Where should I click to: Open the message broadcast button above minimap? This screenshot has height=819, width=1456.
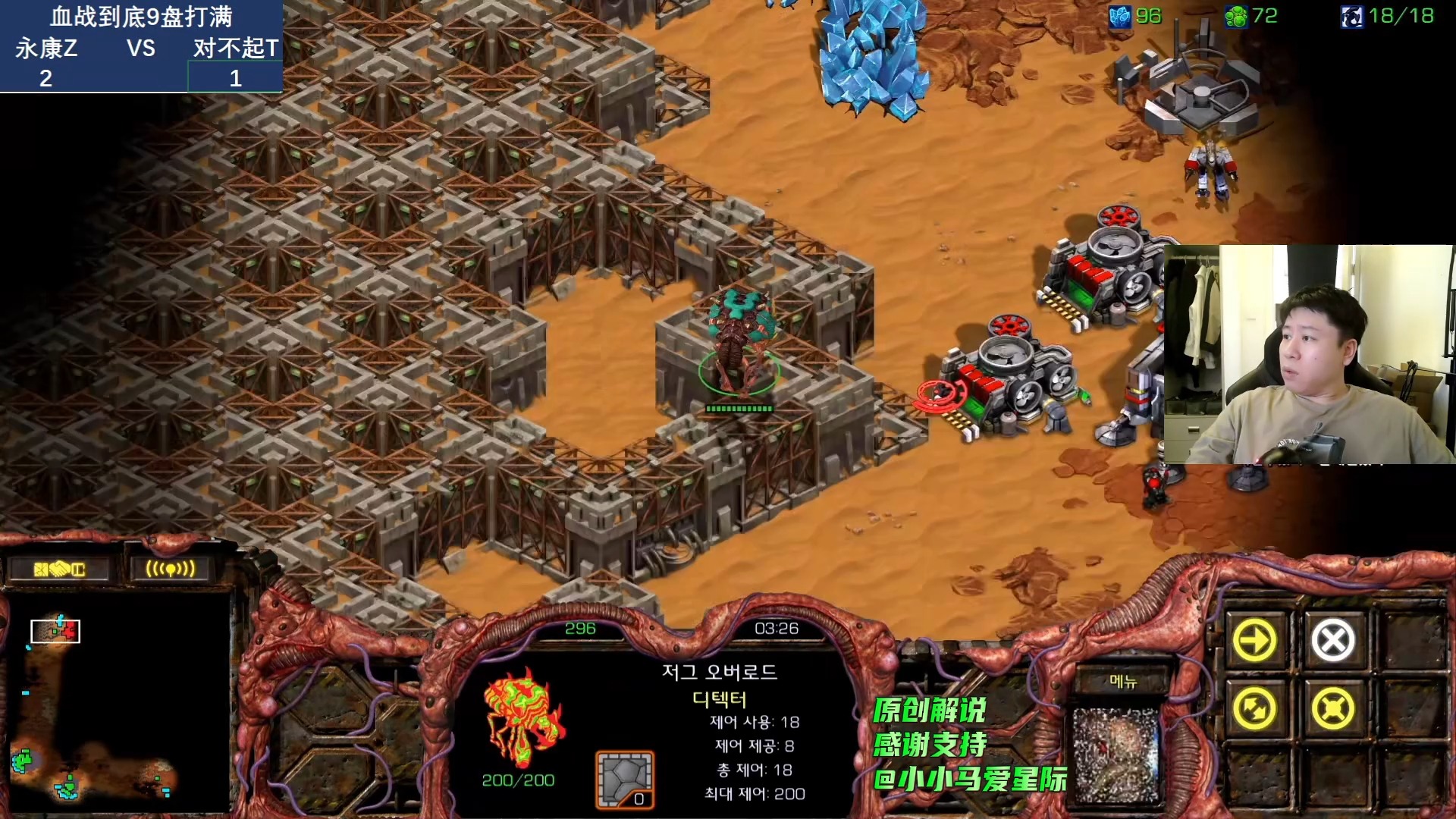pyautogui.click(x=170, y=569)
